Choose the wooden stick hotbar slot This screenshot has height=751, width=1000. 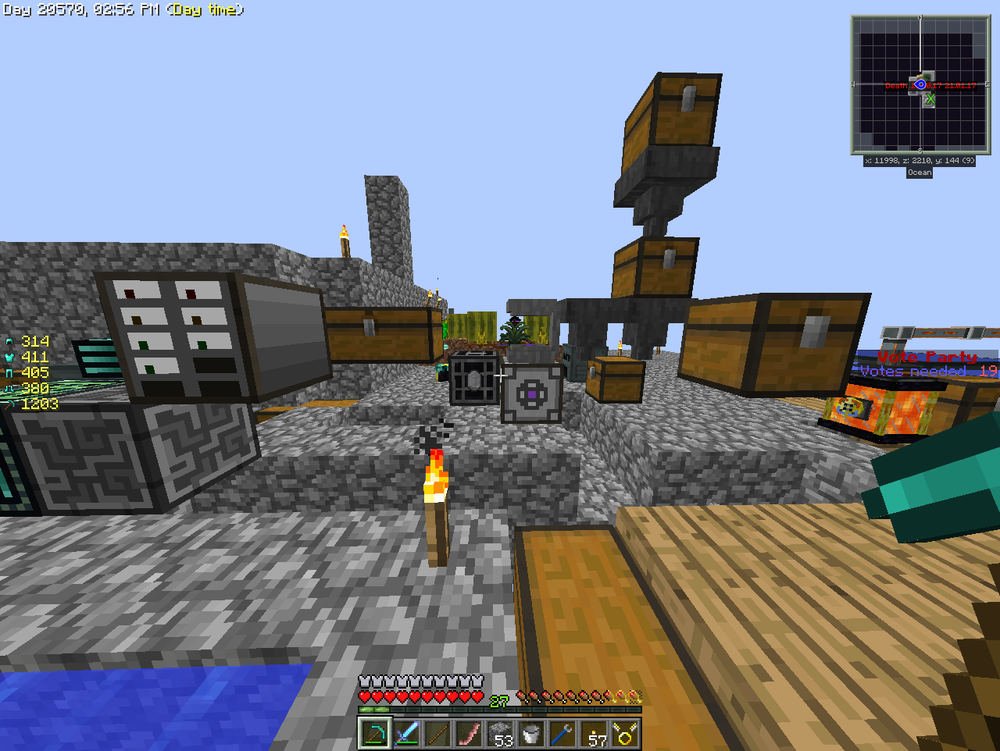pos(436,733)
